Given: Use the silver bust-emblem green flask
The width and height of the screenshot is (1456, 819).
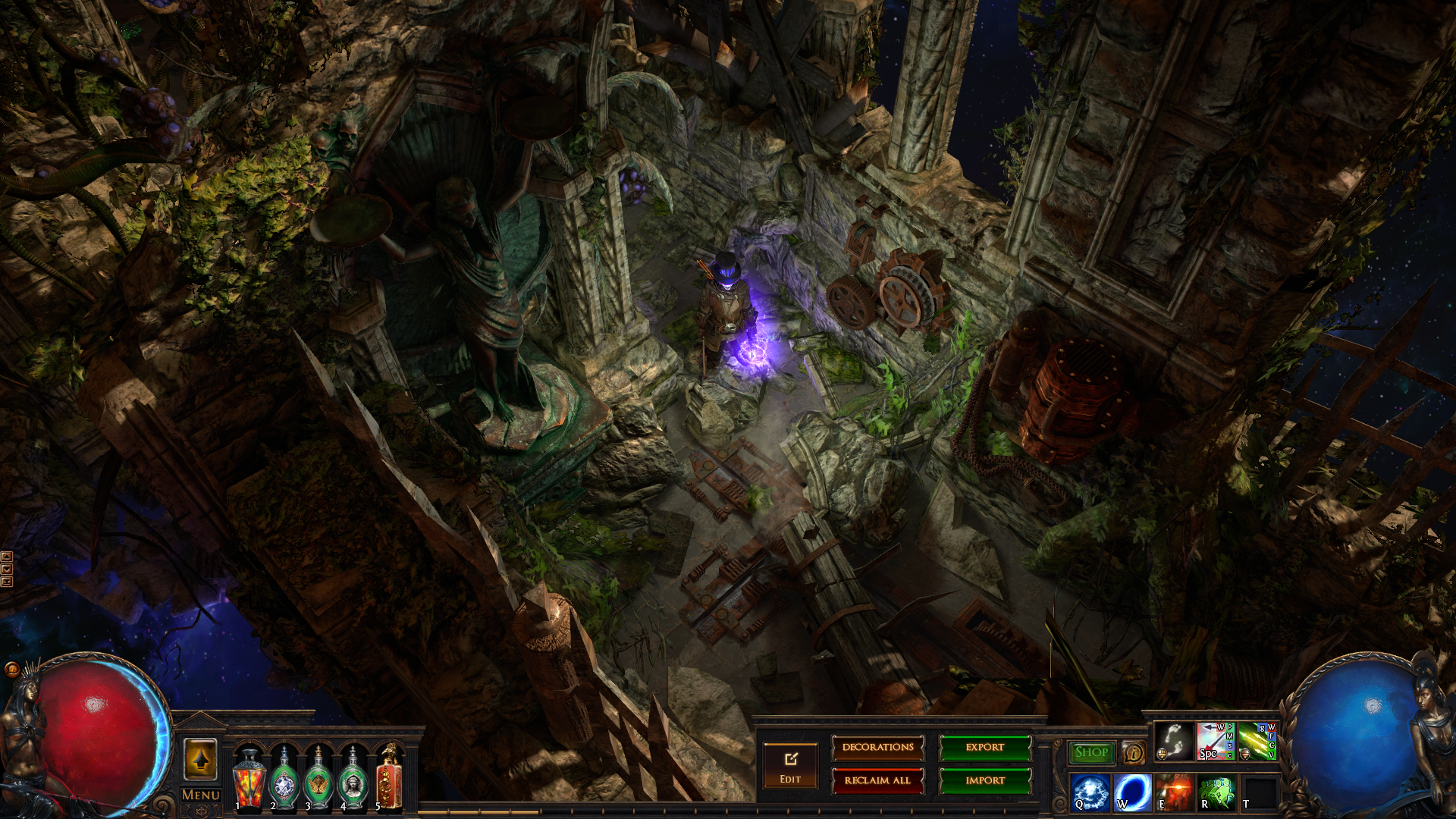Looking at the screenshot, I should click(353, 780).
